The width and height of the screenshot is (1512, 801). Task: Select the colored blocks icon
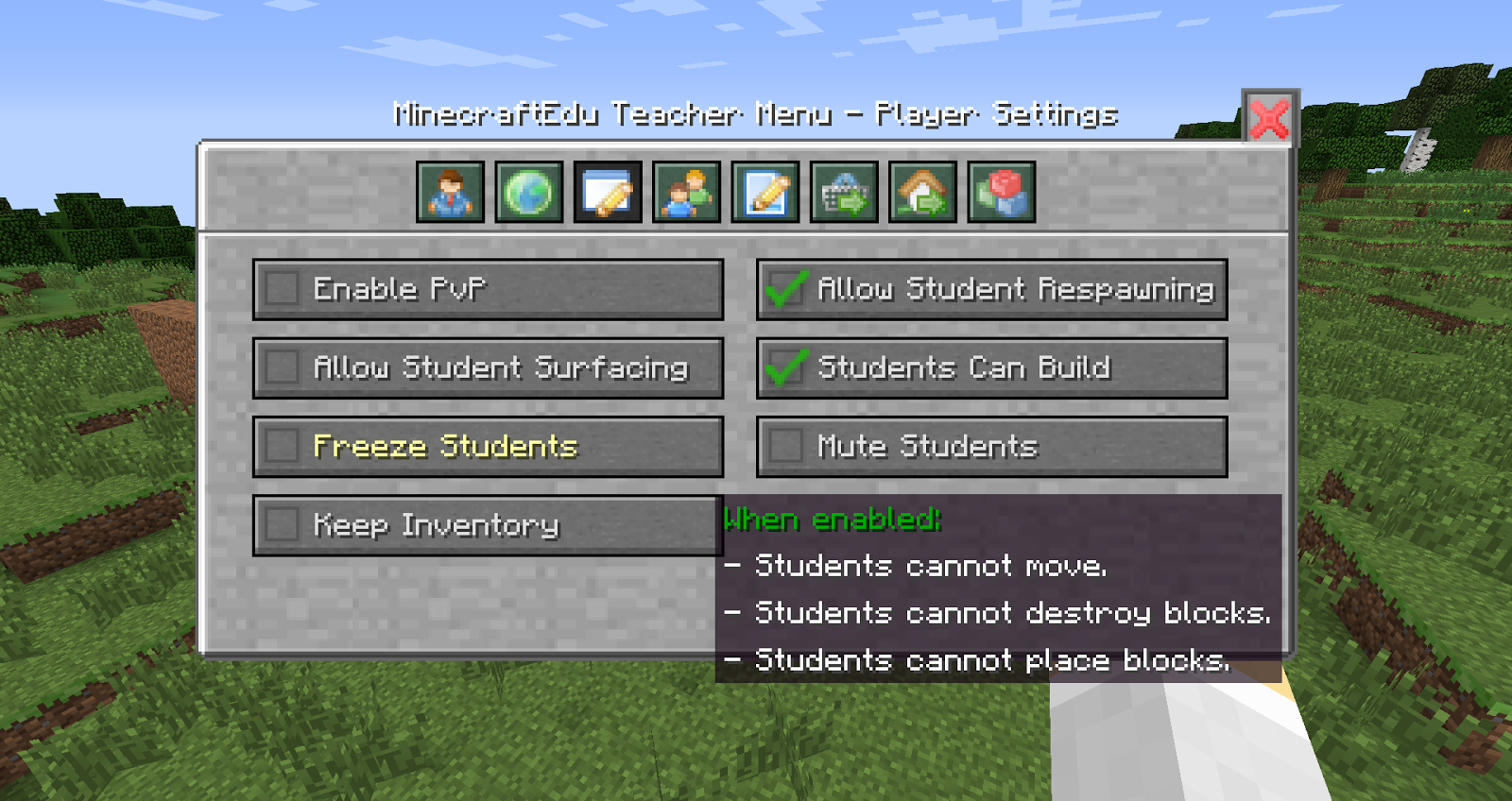click(999, 193)
